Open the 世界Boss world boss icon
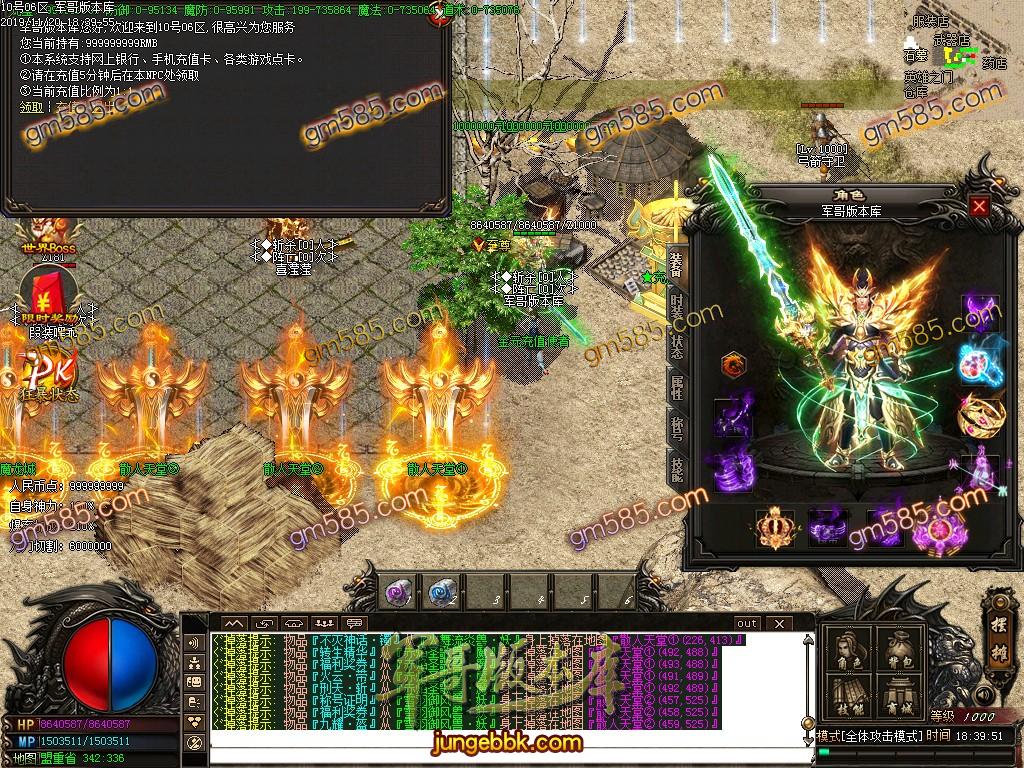Screen dimensions: 1024x768 pyautogui.click(x=45, y=236)
